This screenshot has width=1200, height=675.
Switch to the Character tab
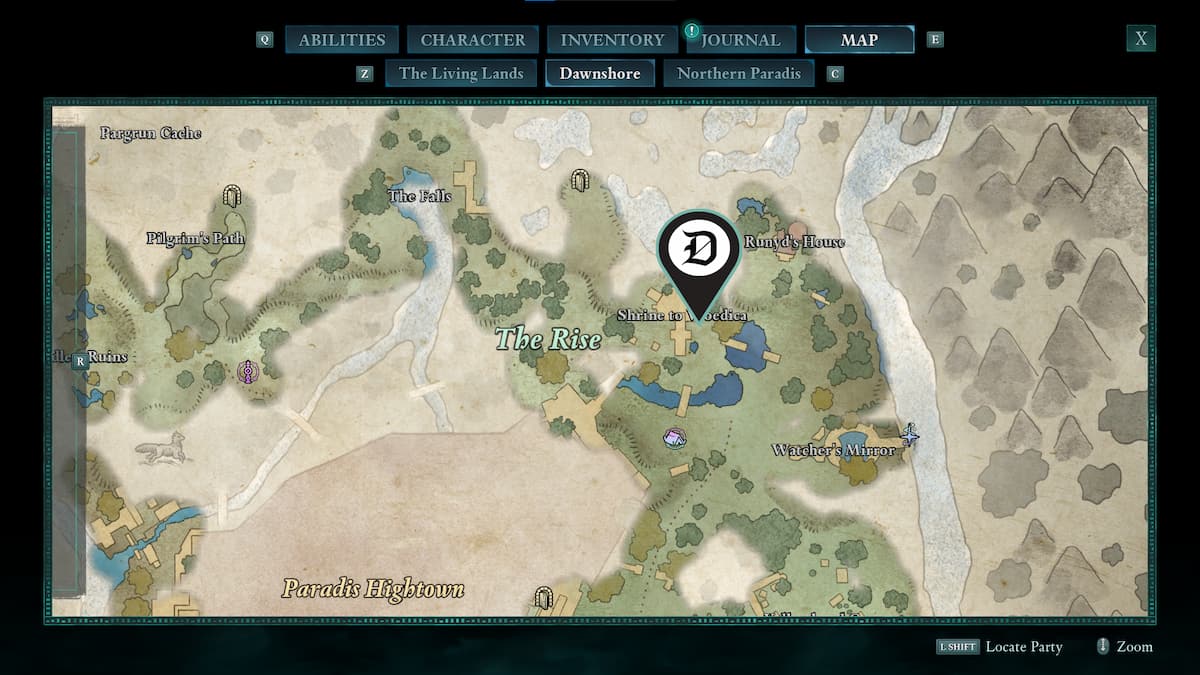[x=472, y=40]
